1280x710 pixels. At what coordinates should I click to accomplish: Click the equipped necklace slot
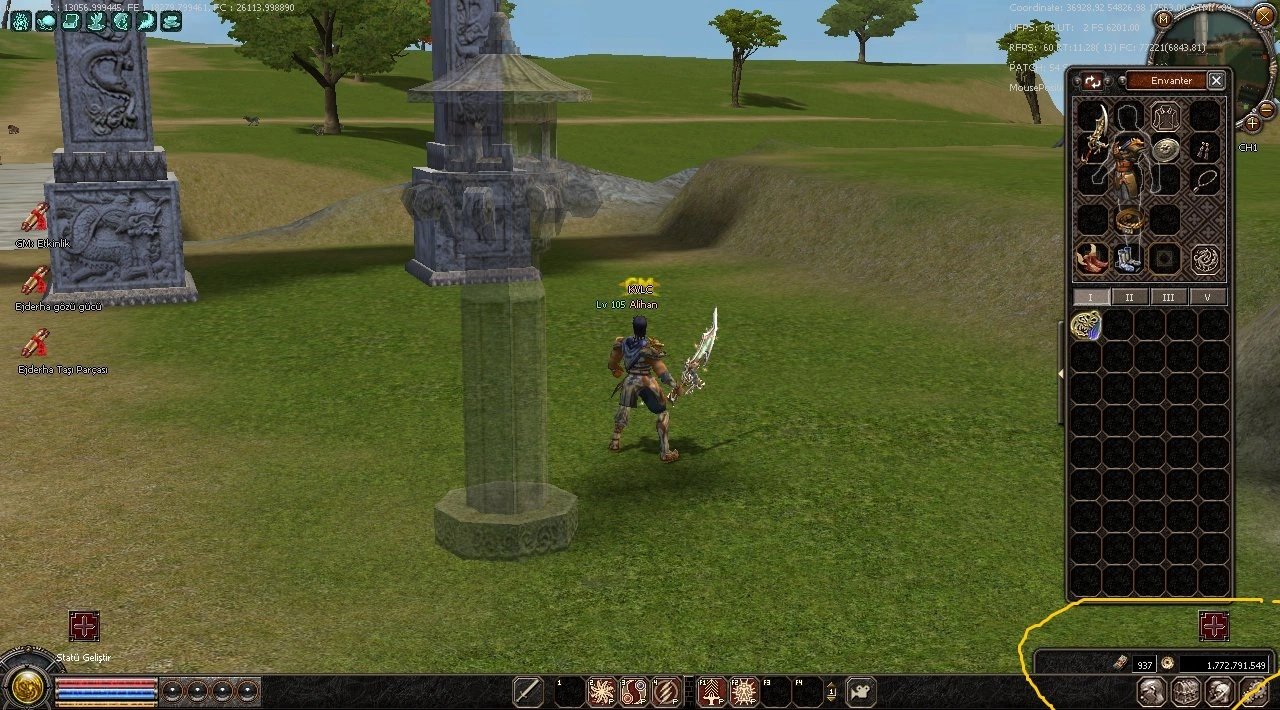(1206, 182)
